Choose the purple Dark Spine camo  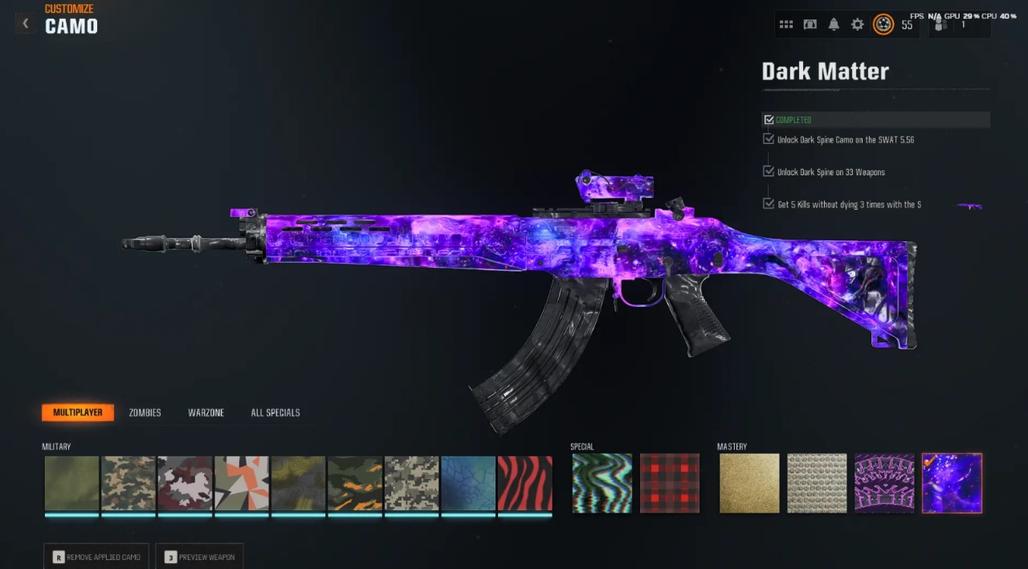click(x=884, y=484)
